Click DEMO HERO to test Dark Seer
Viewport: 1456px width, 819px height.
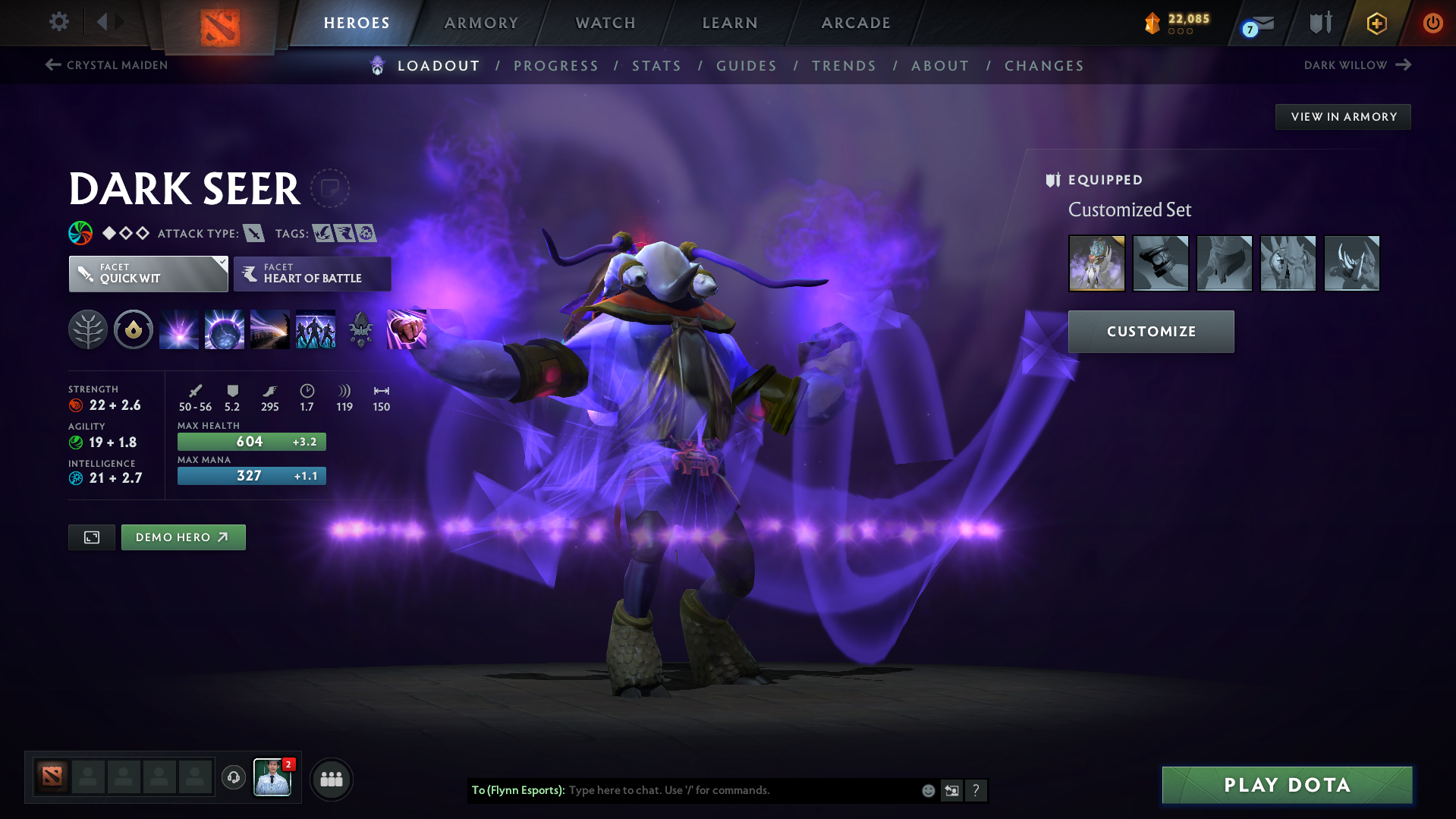(183, 537)
